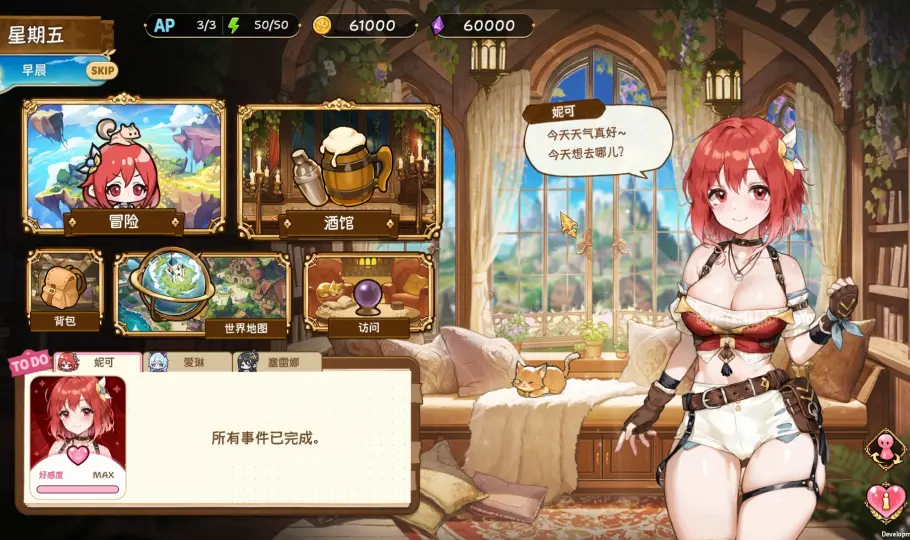The width and height of the screenshot is (910, 540).
Task: Skip the 早晨 time period
Action: click(101, 70)
